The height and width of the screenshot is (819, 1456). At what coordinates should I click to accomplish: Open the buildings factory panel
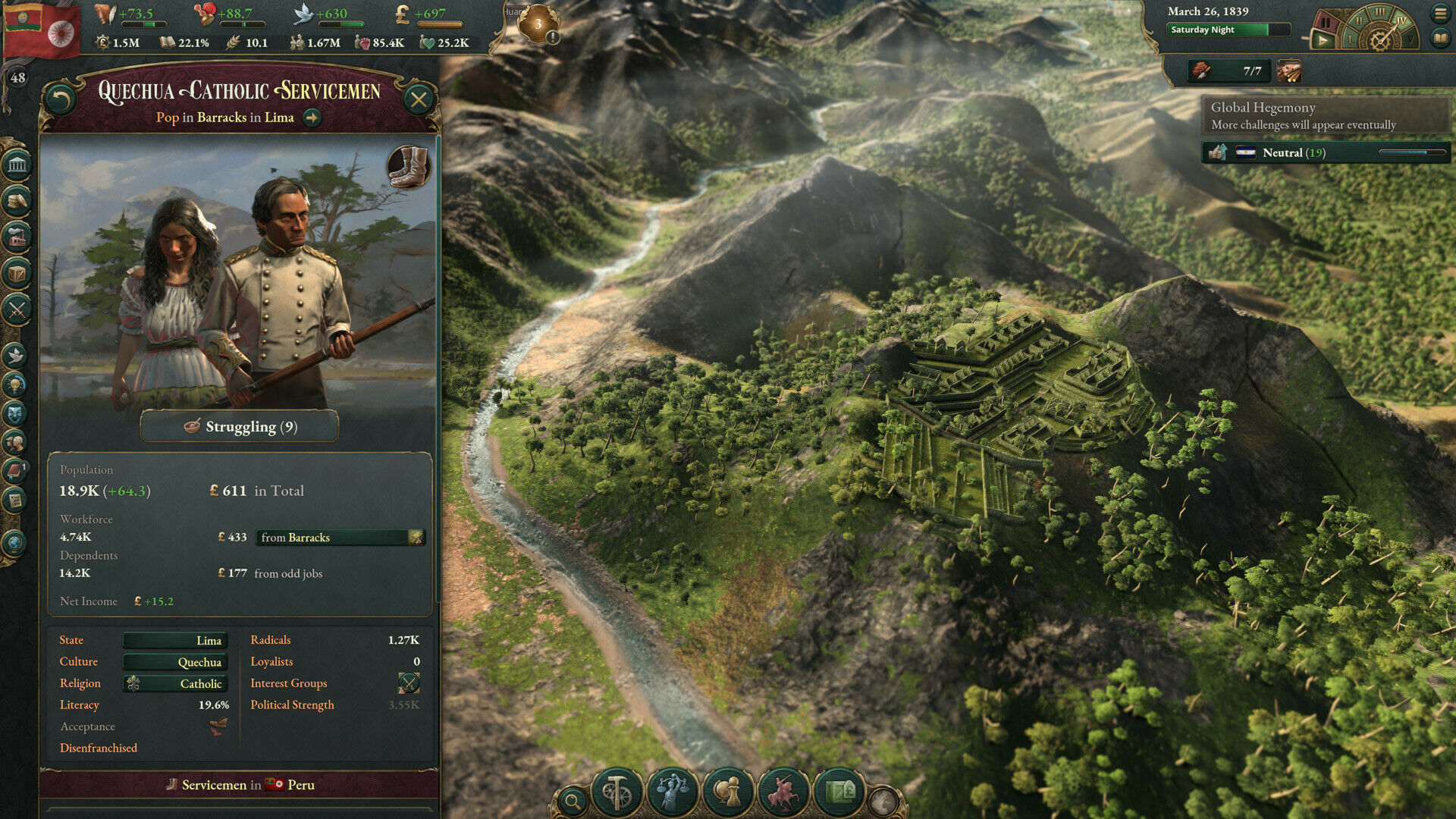click(x=17, y=237)
